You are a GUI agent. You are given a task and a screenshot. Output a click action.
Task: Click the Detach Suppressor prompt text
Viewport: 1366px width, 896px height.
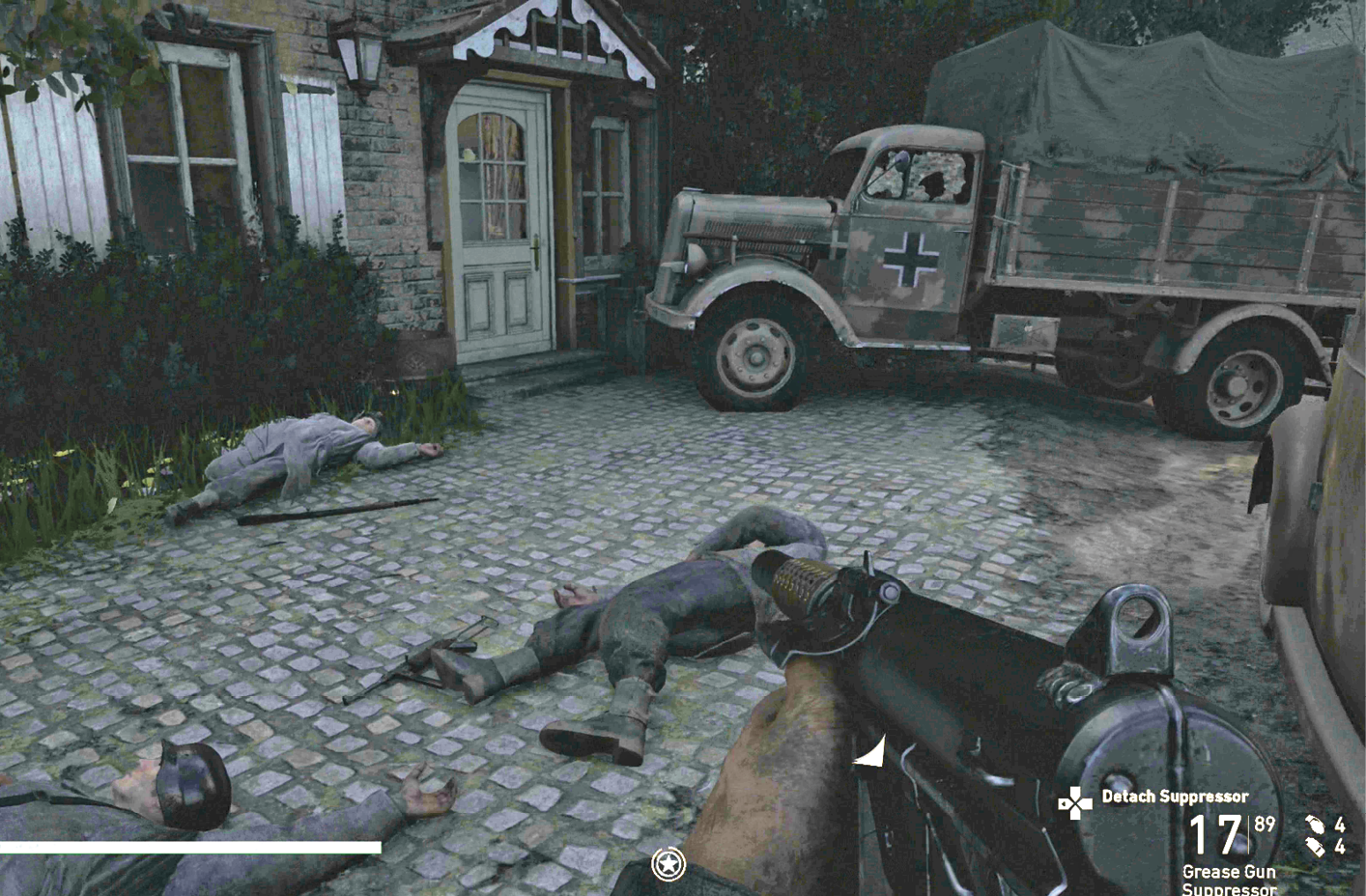coord(1175,798)
